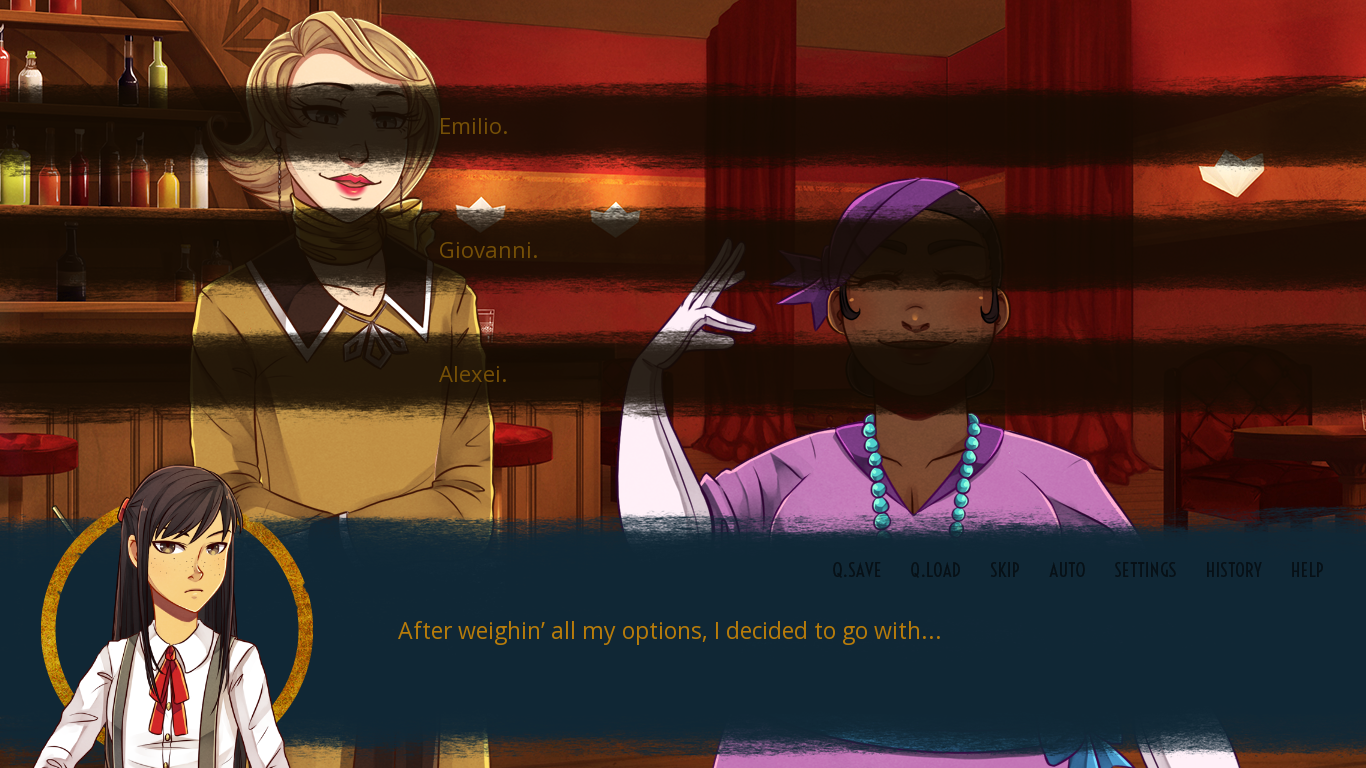1366x768 pixels.
Task: Enable SKIP mode to fast-forward dialogue
Action: [x=1004, y=570]
